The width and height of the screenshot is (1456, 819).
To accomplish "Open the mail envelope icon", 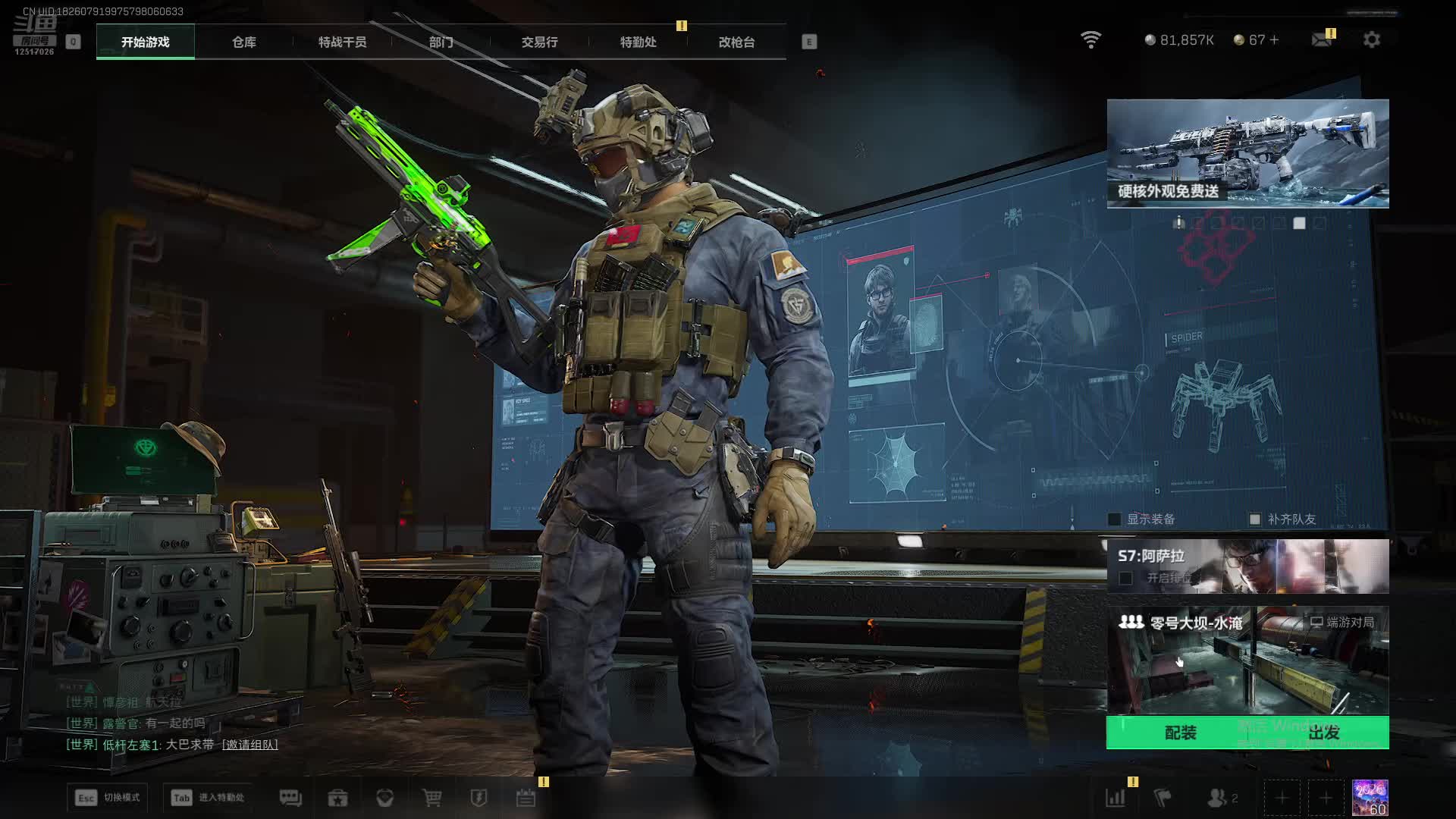I will coord(1322,39).
